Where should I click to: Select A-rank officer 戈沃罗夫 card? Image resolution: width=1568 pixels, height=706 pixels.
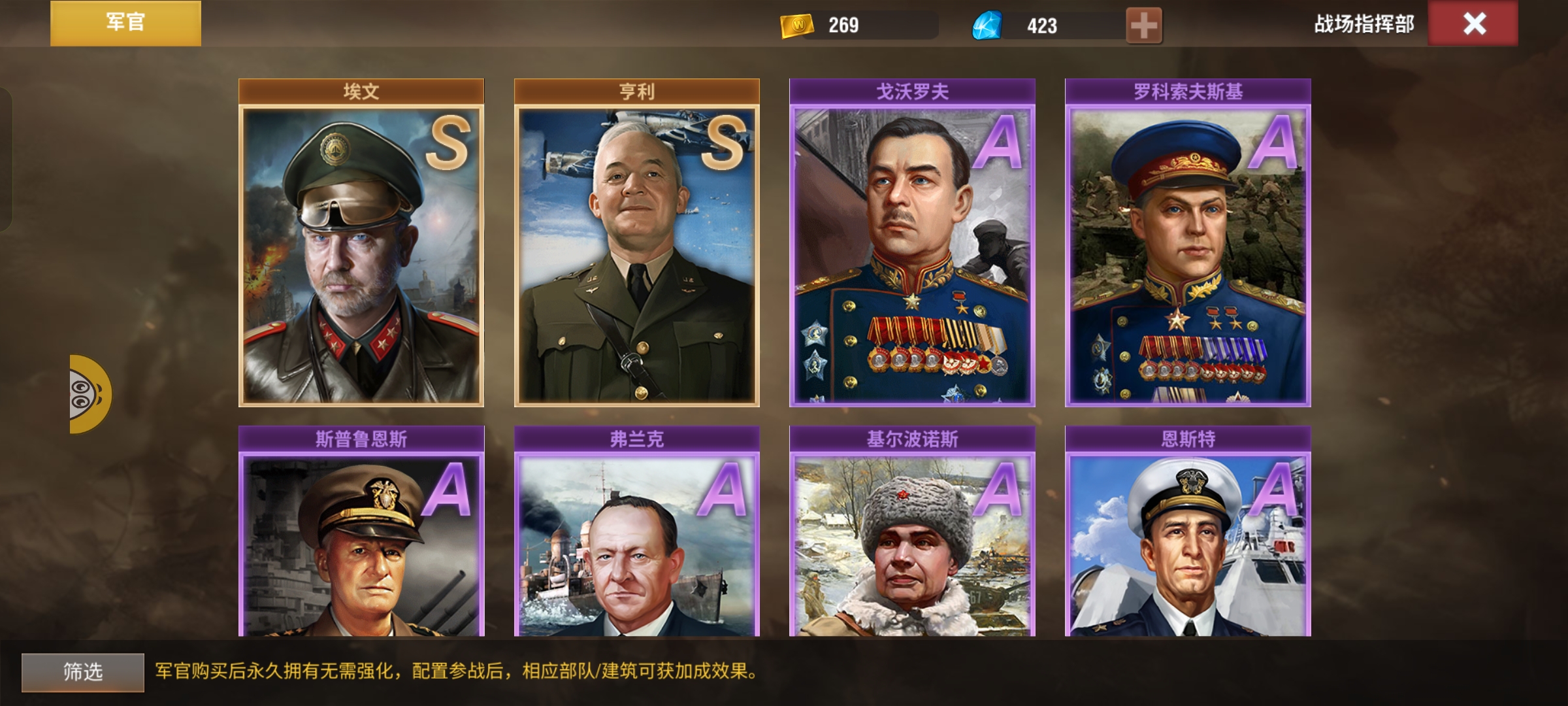point(912,248)
